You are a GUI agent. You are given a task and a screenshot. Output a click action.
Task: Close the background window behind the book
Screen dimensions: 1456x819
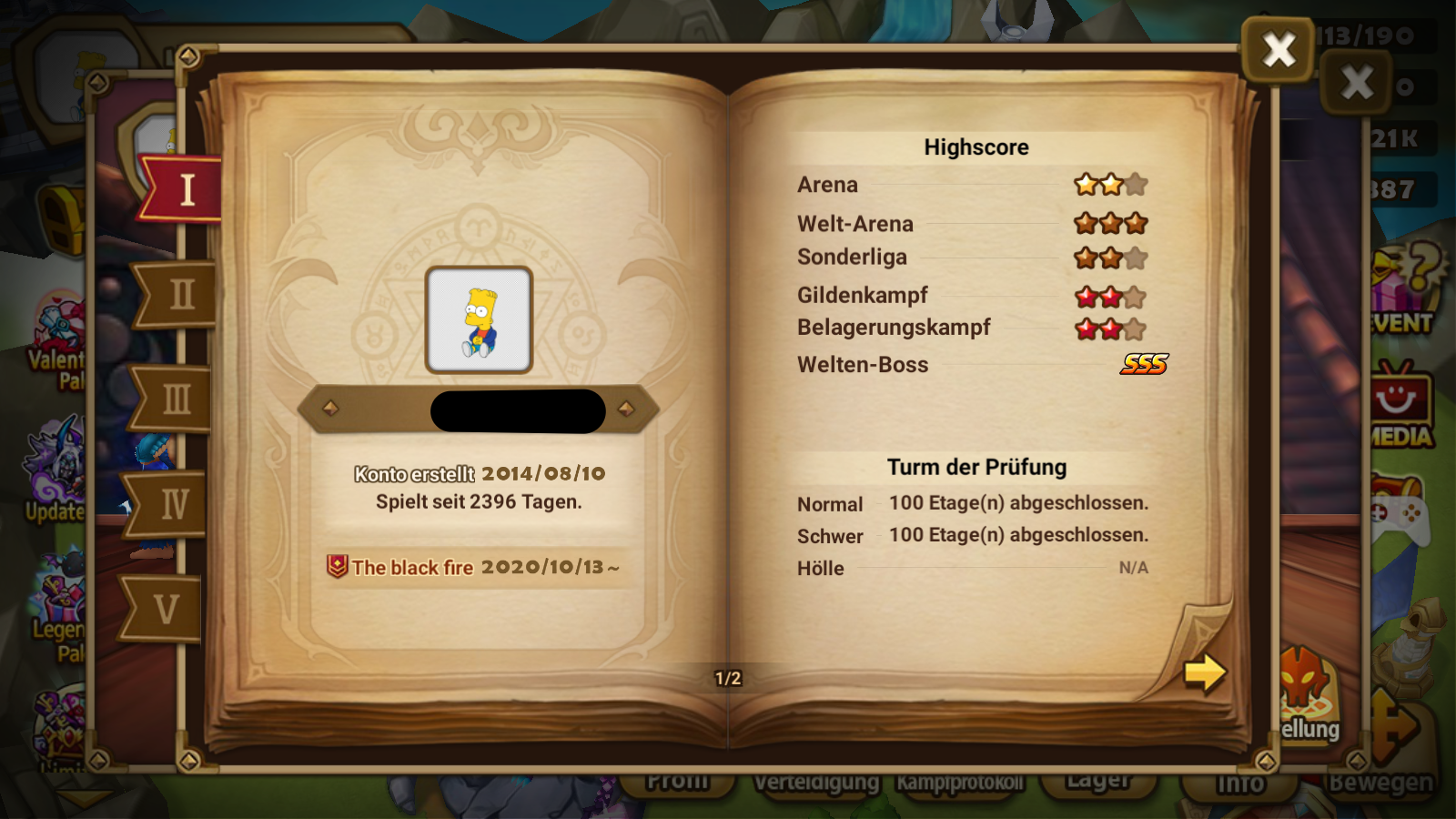point(1356,83)
